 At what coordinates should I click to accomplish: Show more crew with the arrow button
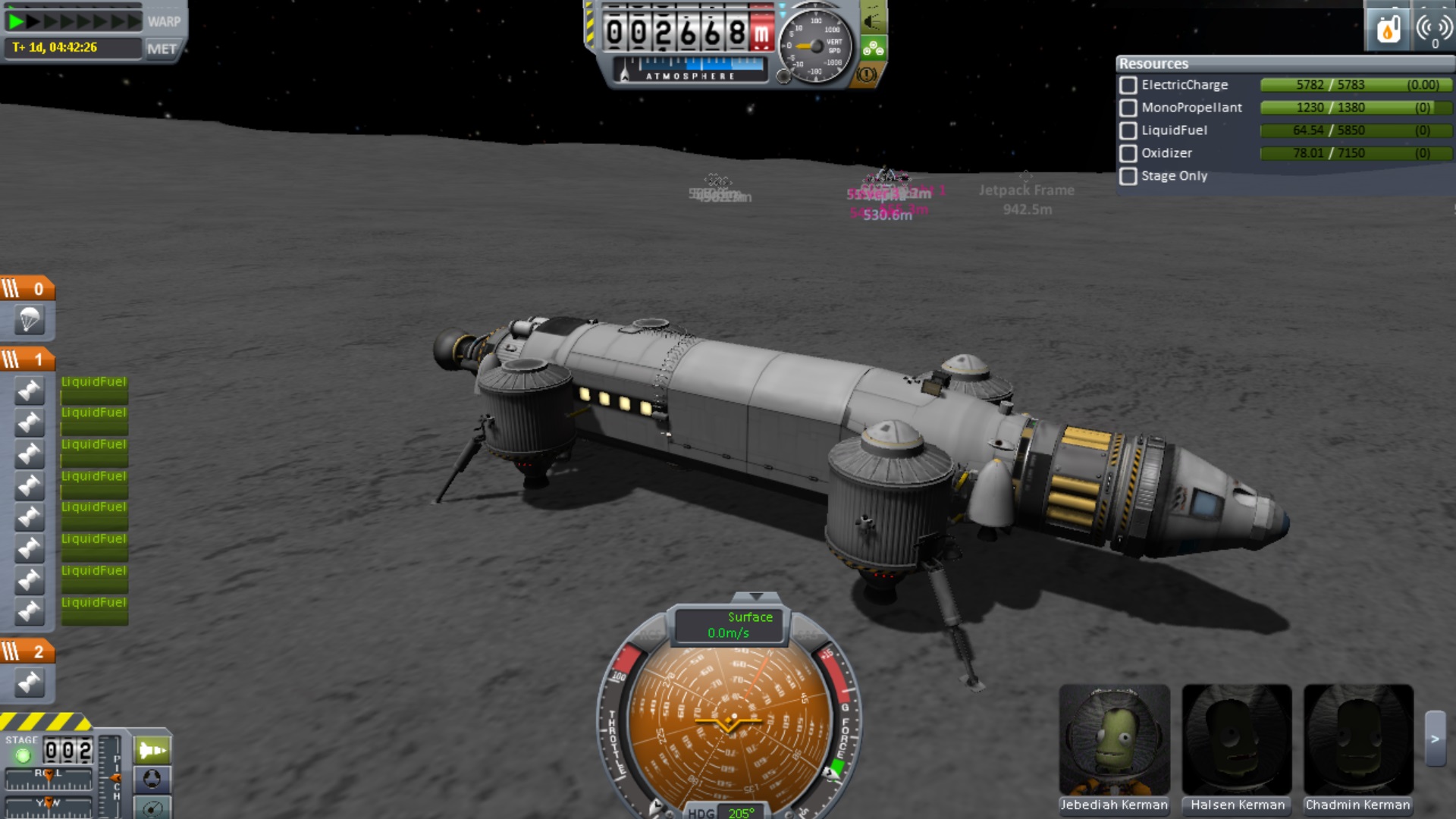coord(1435,739)
